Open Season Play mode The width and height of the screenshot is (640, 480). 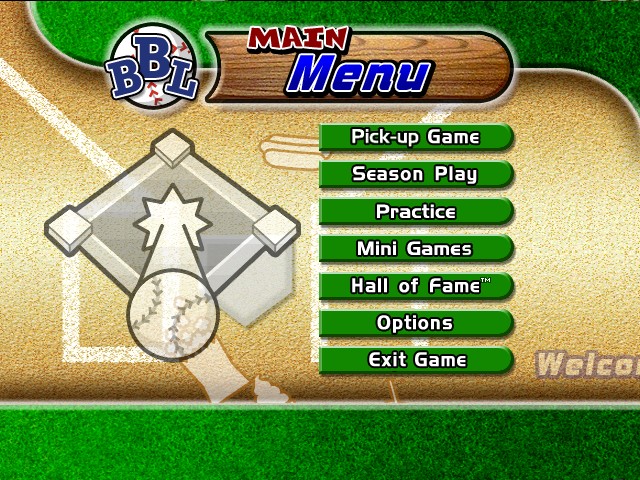(416, 174)
